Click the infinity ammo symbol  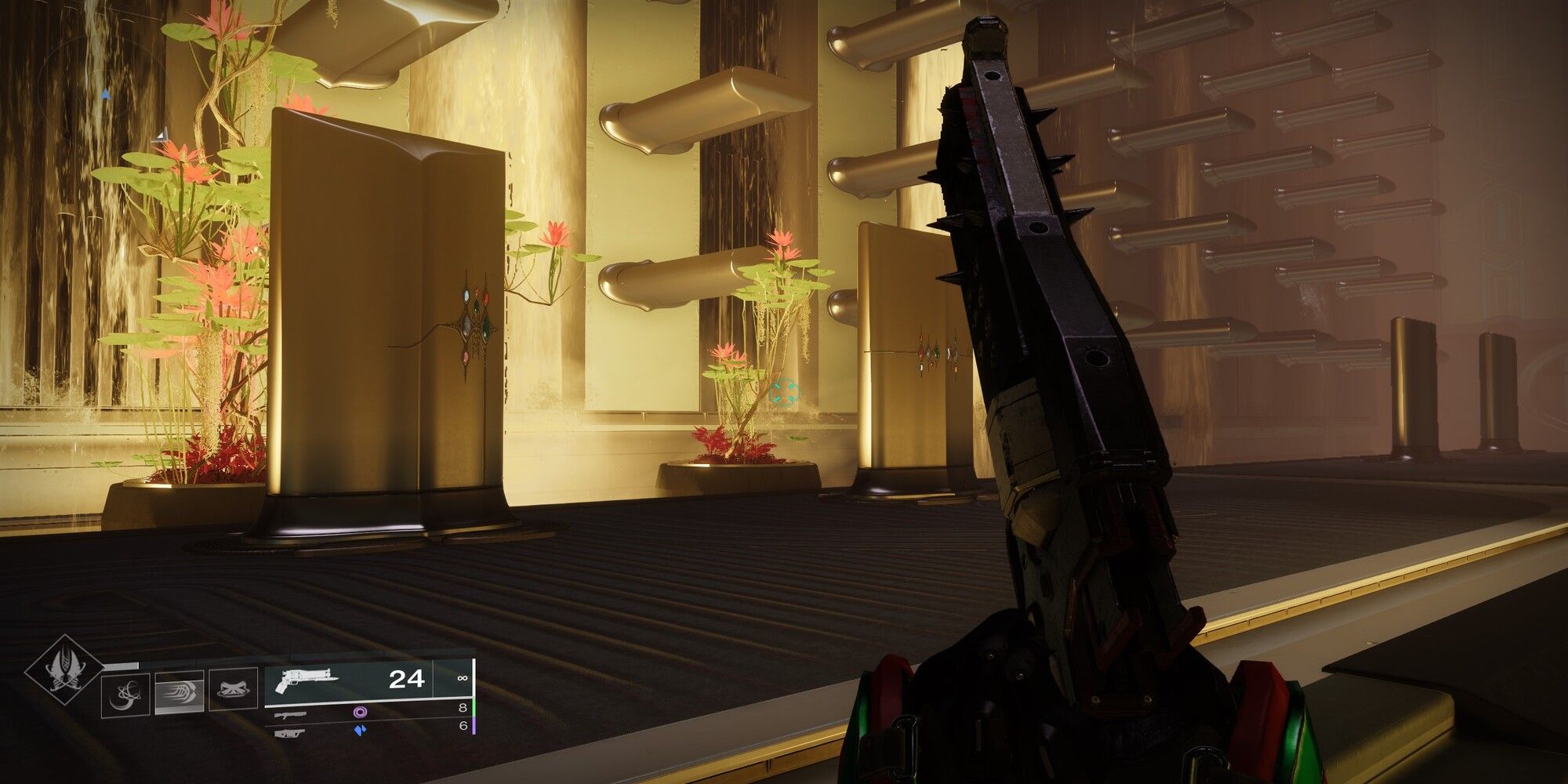click(463, 678)
